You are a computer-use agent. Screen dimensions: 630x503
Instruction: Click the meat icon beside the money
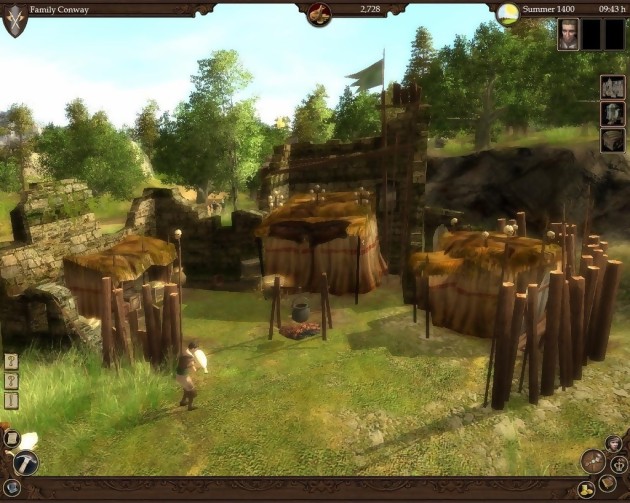319,13
